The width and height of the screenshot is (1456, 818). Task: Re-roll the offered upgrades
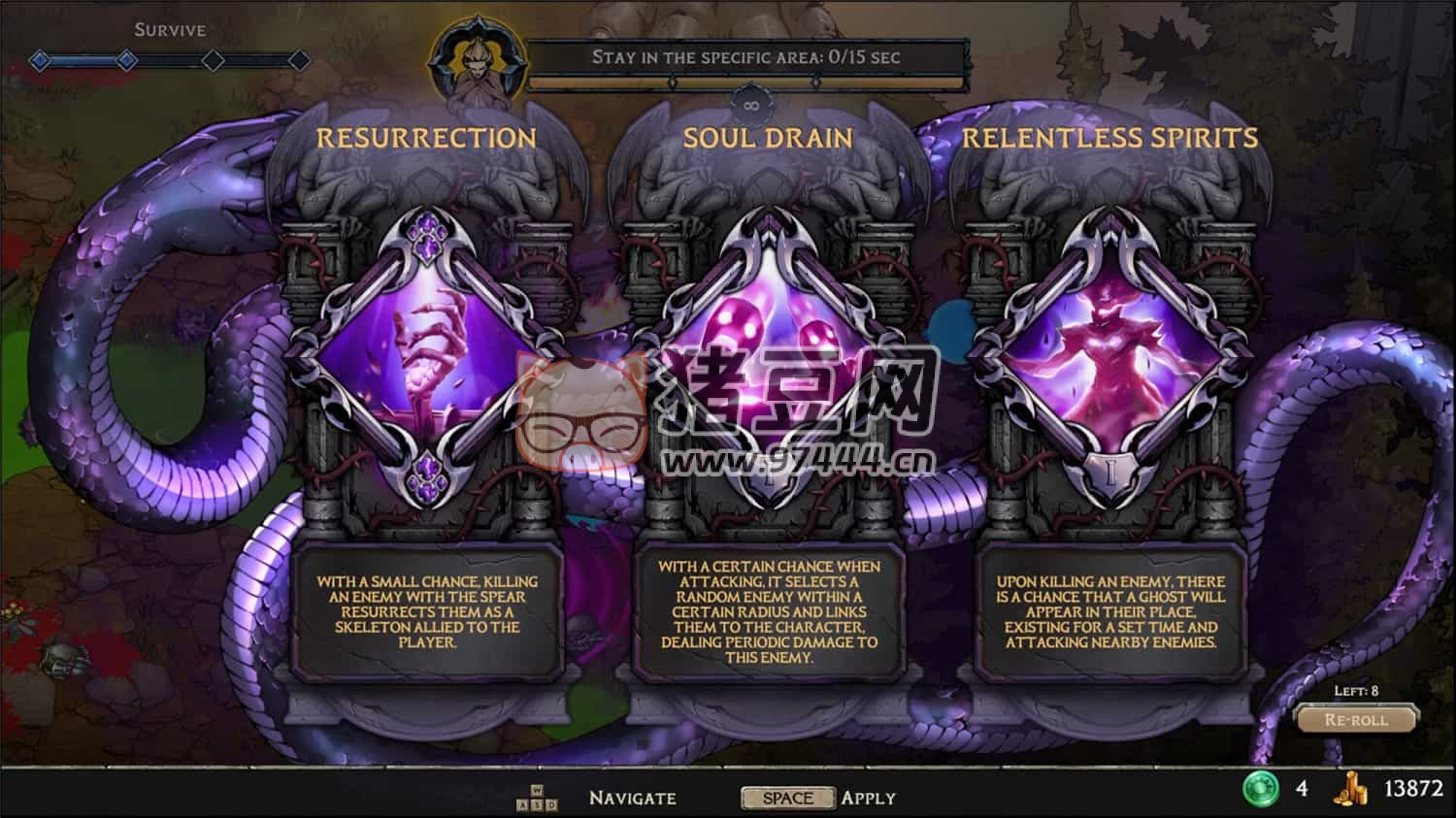(x=1356, y=720)
